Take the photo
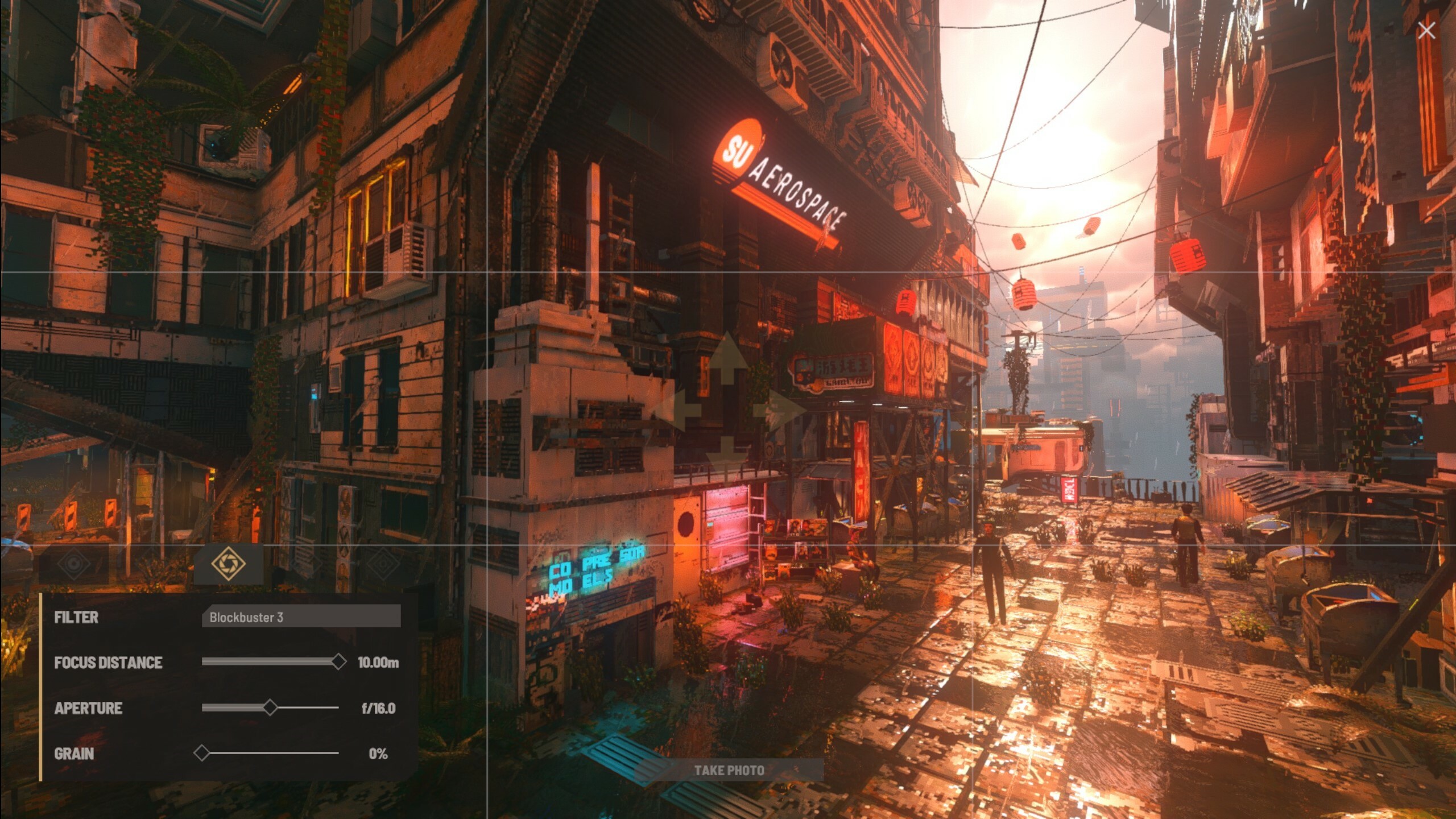Image resolution: width=1456 pixels, height=819 pixels. tap(729, 770)
